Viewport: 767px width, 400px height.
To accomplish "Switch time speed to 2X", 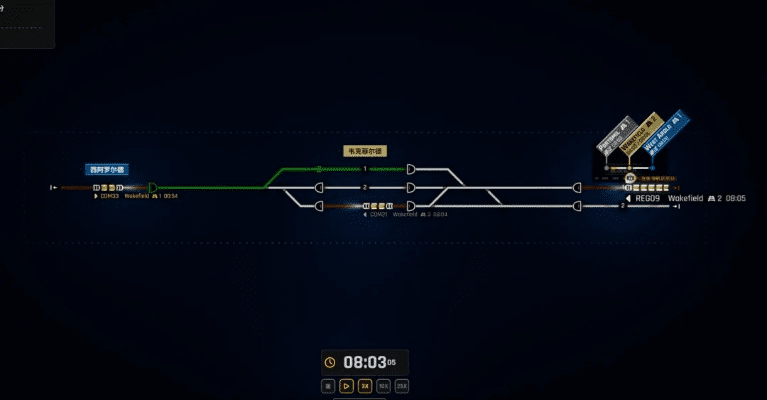I will pyautogui.click(x=365, y=385).
